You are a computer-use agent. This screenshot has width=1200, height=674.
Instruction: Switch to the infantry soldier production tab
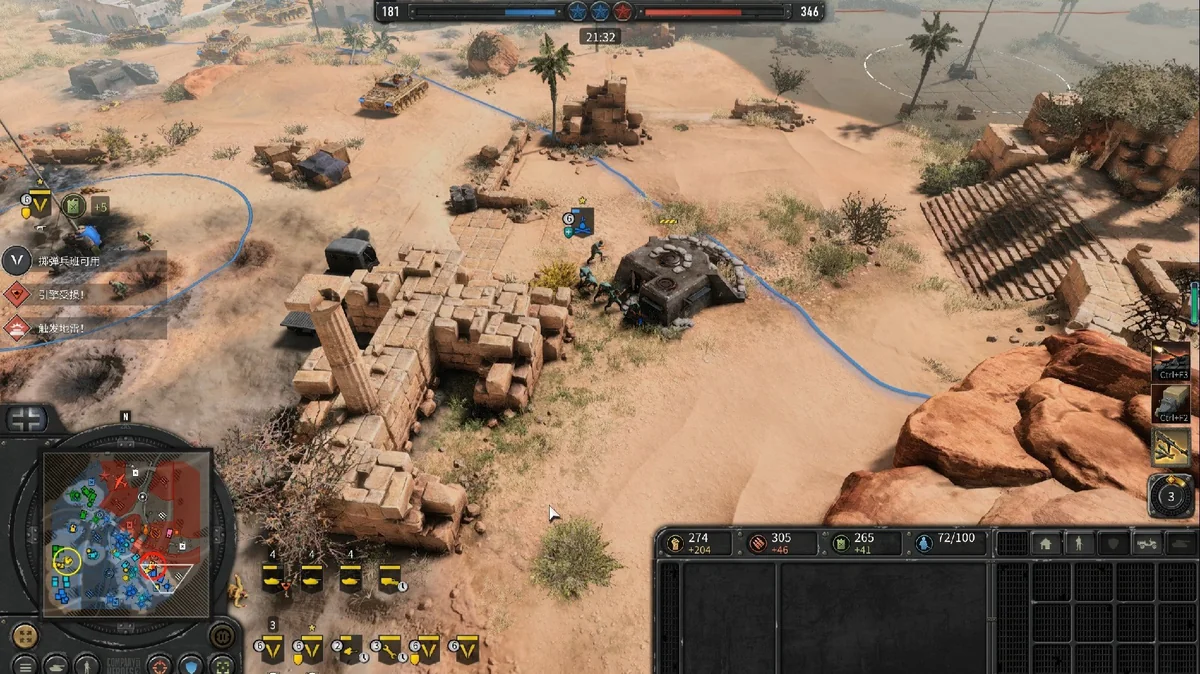coord(1079,544)
